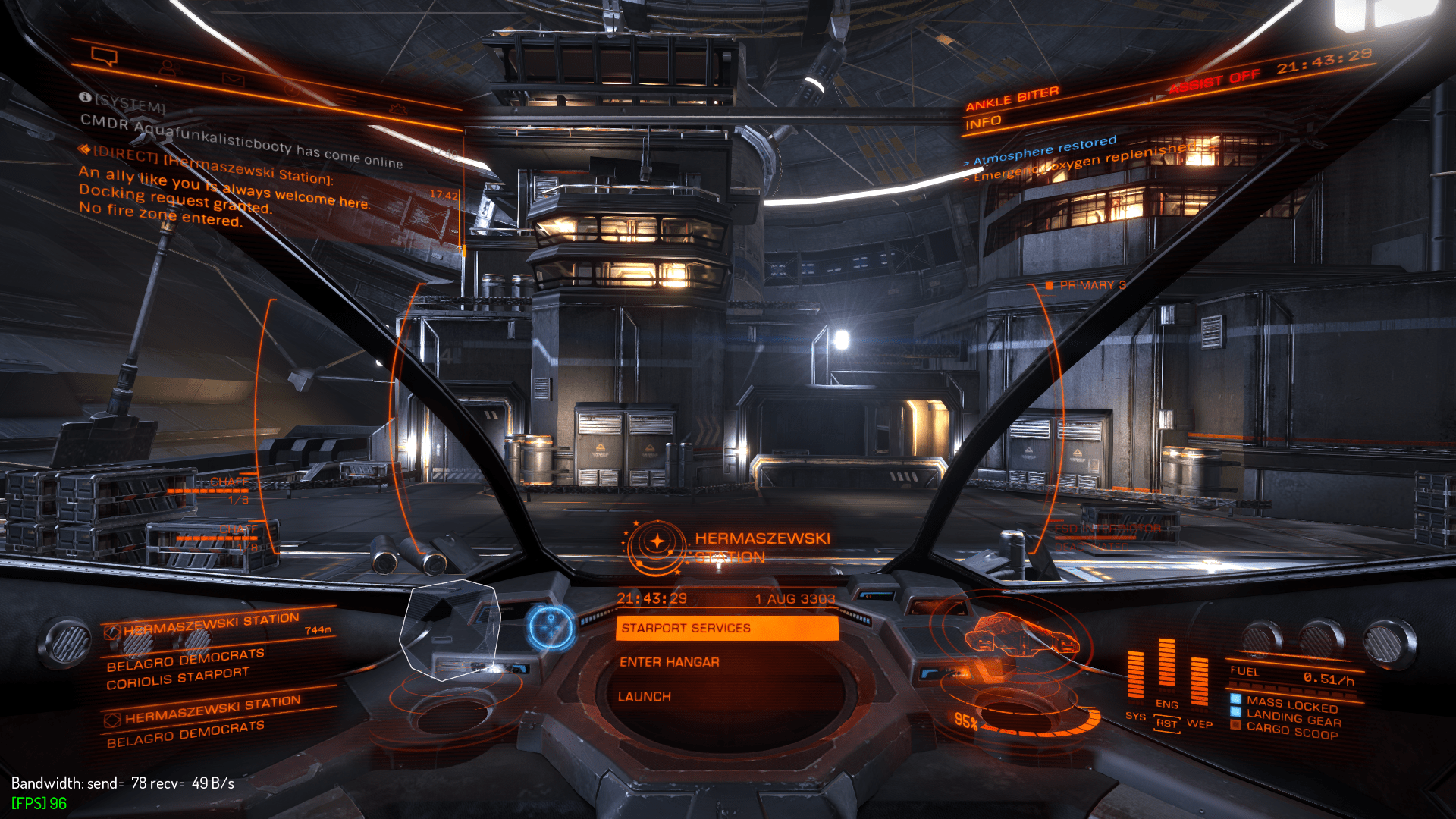Click the LAUNCH option
Screen dimensions: 1456x819
click(645, 696)
